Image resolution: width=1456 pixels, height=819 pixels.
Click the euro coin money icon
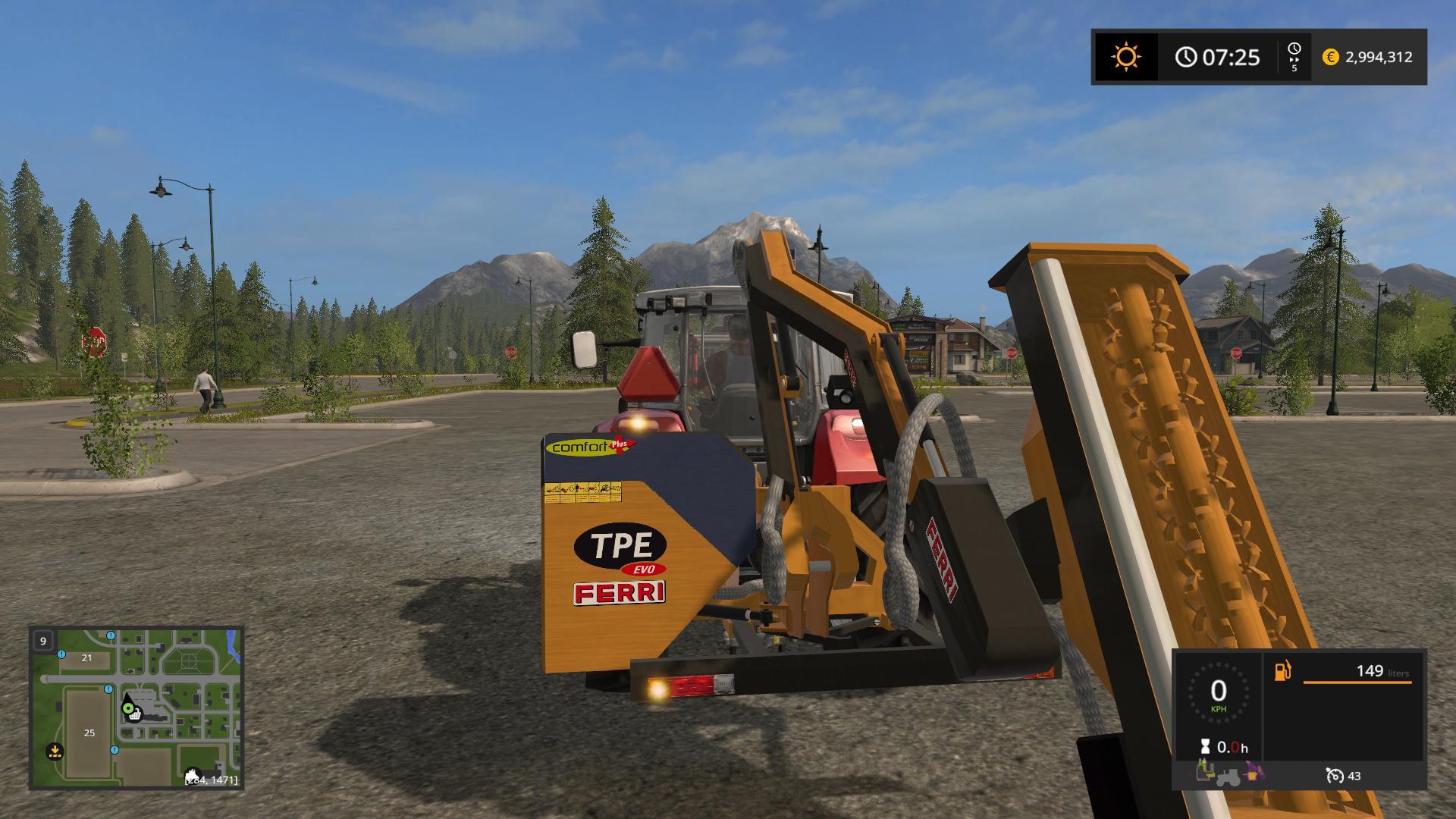point(1330,57)
